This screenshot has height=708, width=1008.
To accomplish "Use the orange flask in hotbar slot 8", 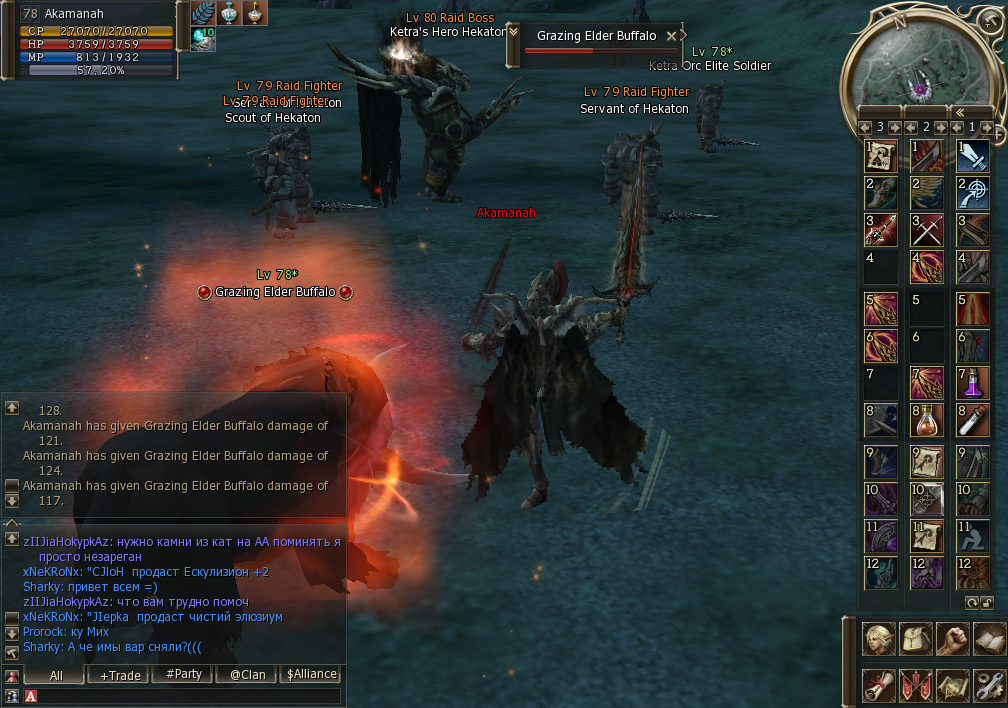I will 927,421.
